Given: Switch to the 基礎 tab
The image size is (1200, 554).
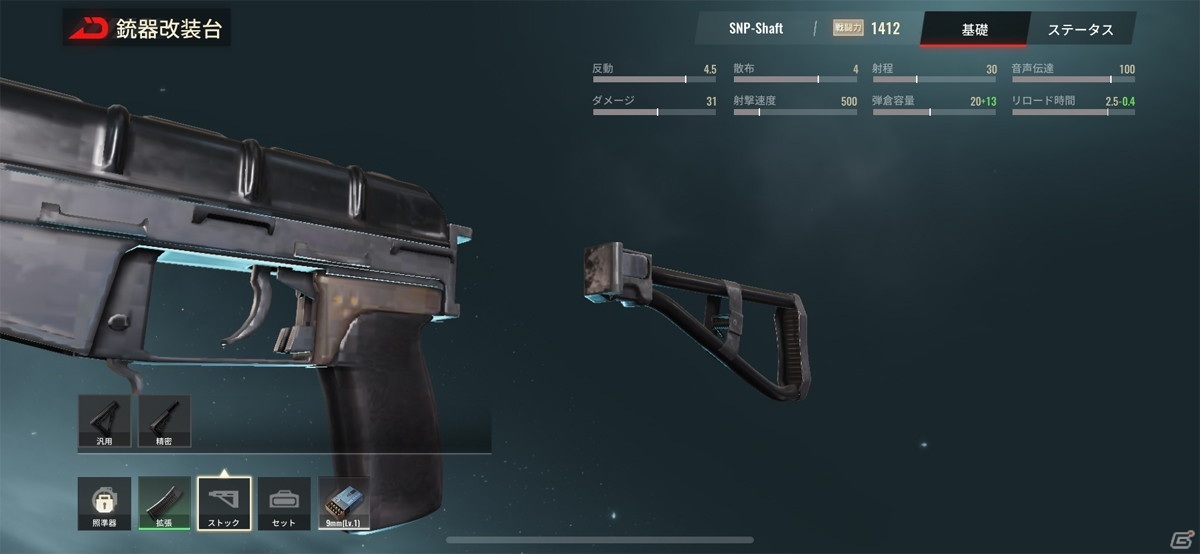Looking at the screenshot, I should tap(973, 29).
